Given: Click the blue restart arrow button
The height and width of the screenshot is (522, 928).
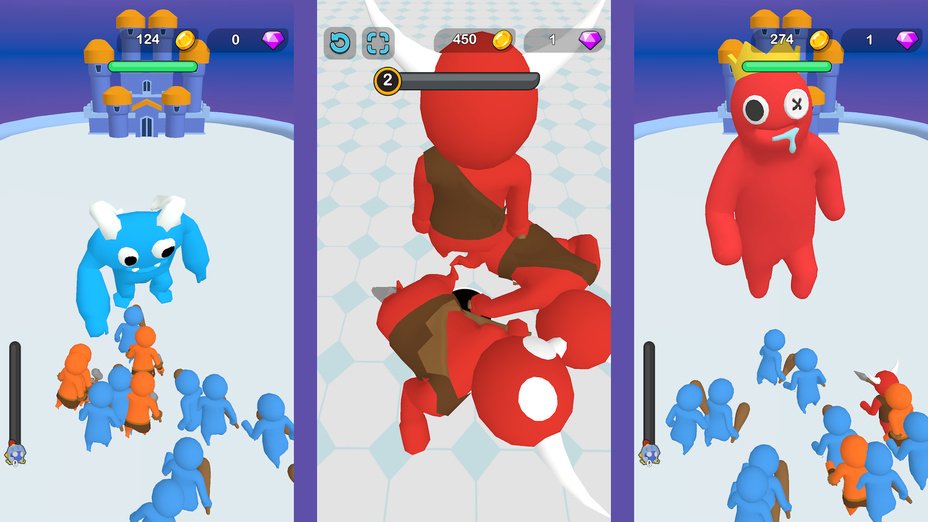Looking at the screenshot, I should point(340,43).
